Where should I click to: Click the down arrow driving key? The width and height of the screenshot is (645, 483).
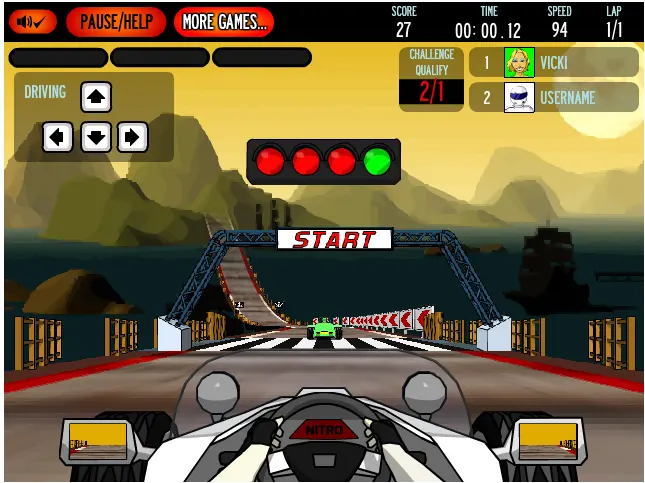pos(96,136)
